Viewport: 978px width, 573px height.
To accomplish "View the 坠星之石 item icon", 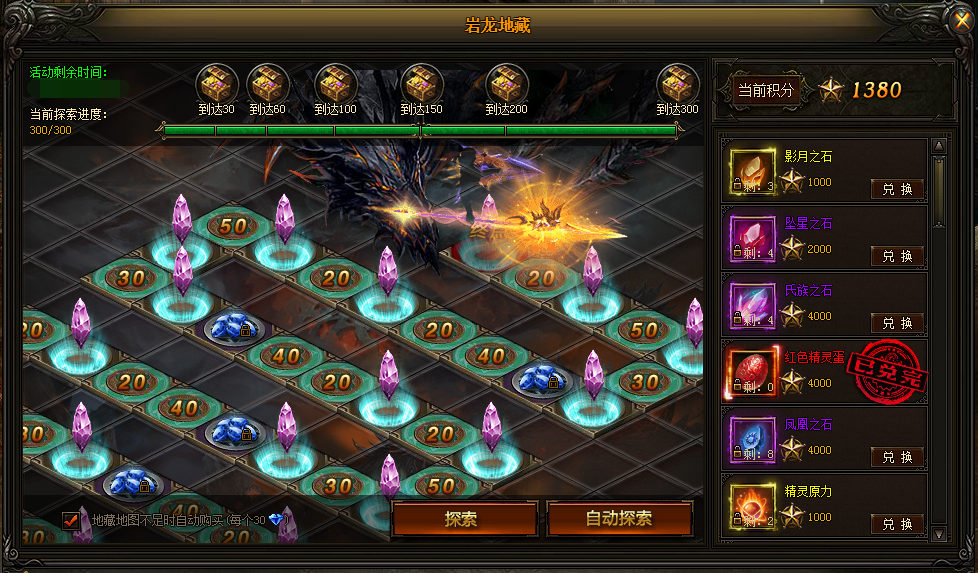I will (x=751, y=237).
